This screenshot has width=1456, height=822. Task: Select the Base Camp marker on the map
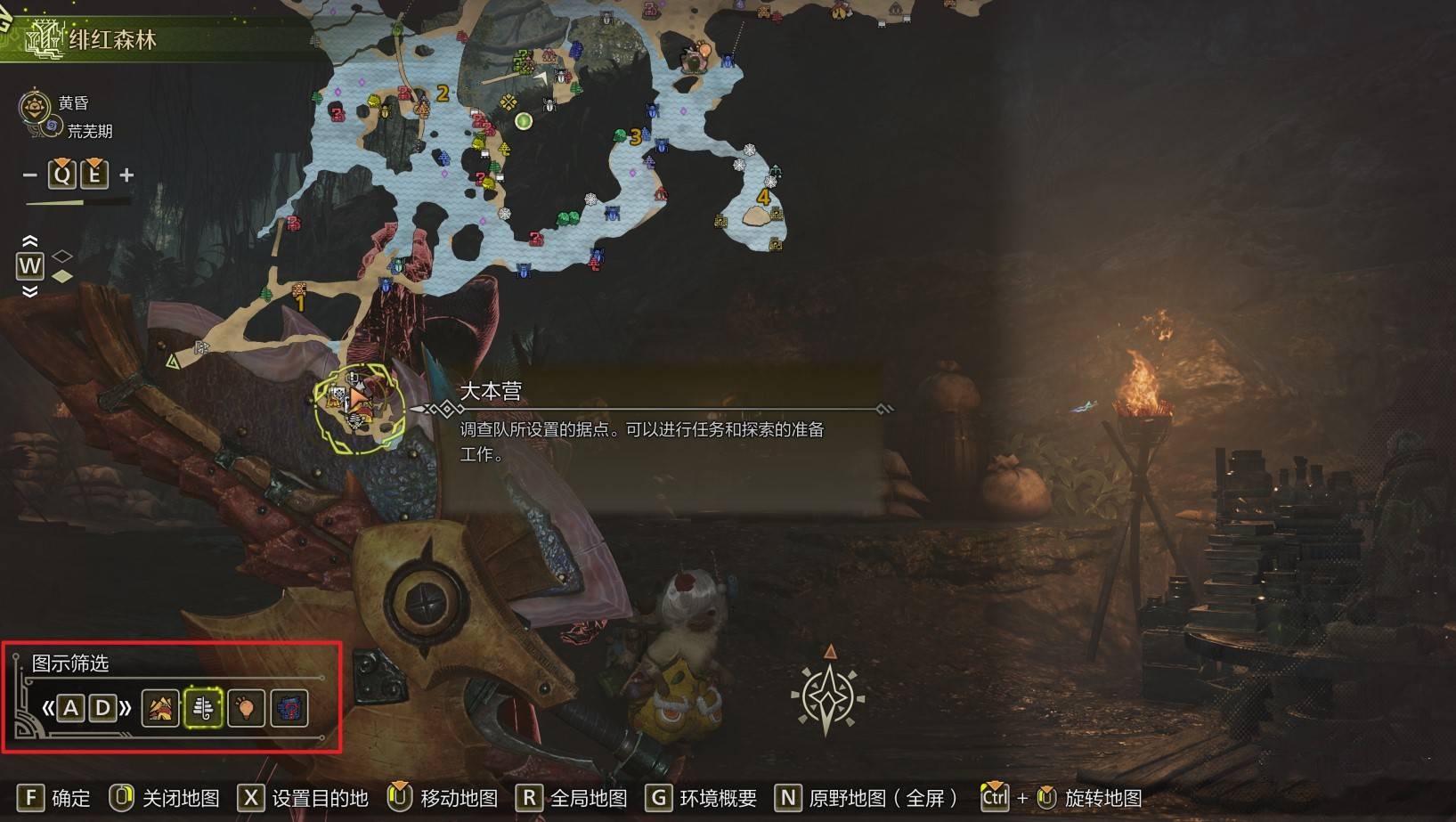[359, 407]
